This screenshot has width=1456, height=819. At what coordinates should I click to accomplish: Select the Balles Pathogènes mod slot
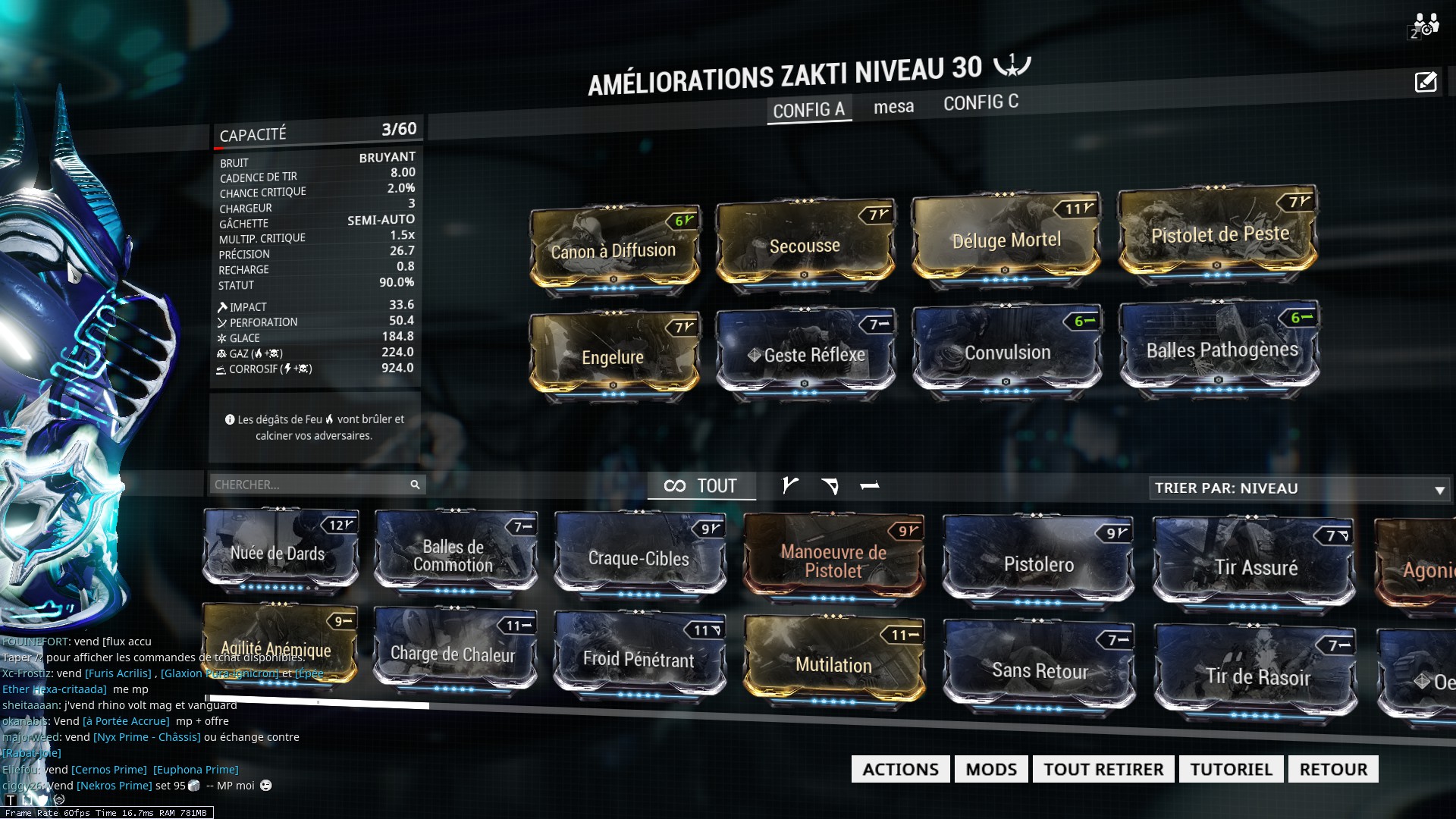pyautogui.click(x=1222, y=350)
